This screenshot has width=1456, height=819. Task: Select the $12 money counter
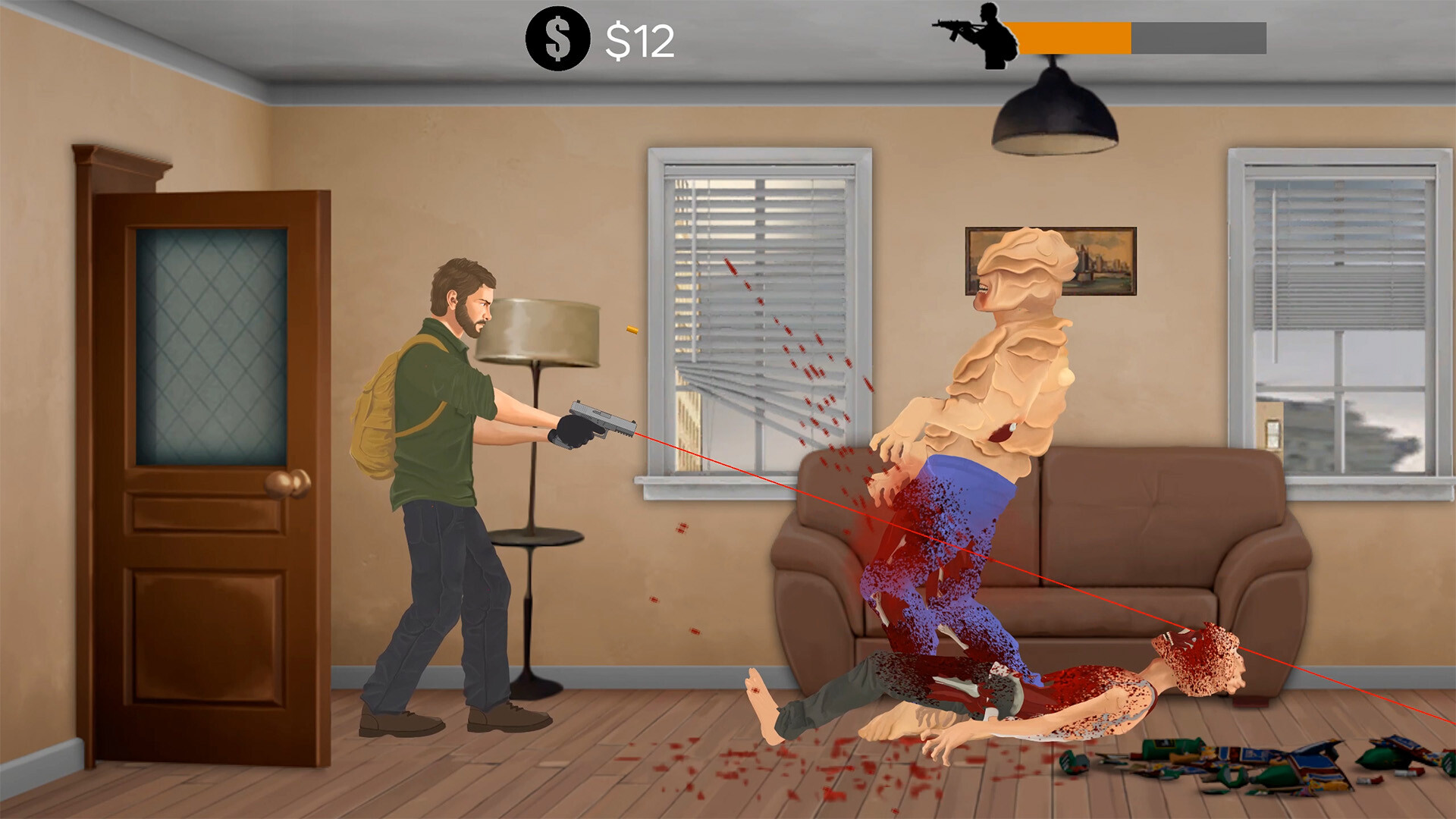(x=641, y=39)
